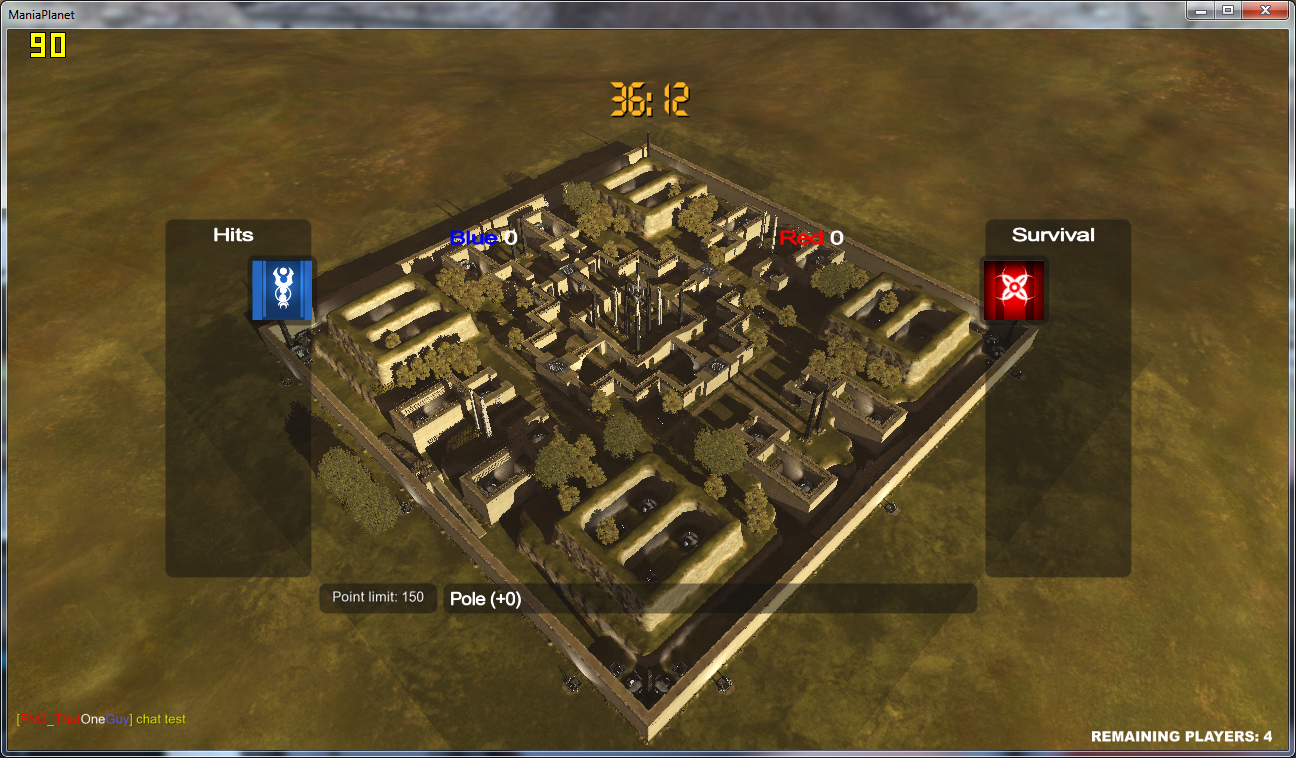The height and width of the screenshot is (758, 1296).
Task: Select the red team emblem
Action: (x=1014, y=290)
